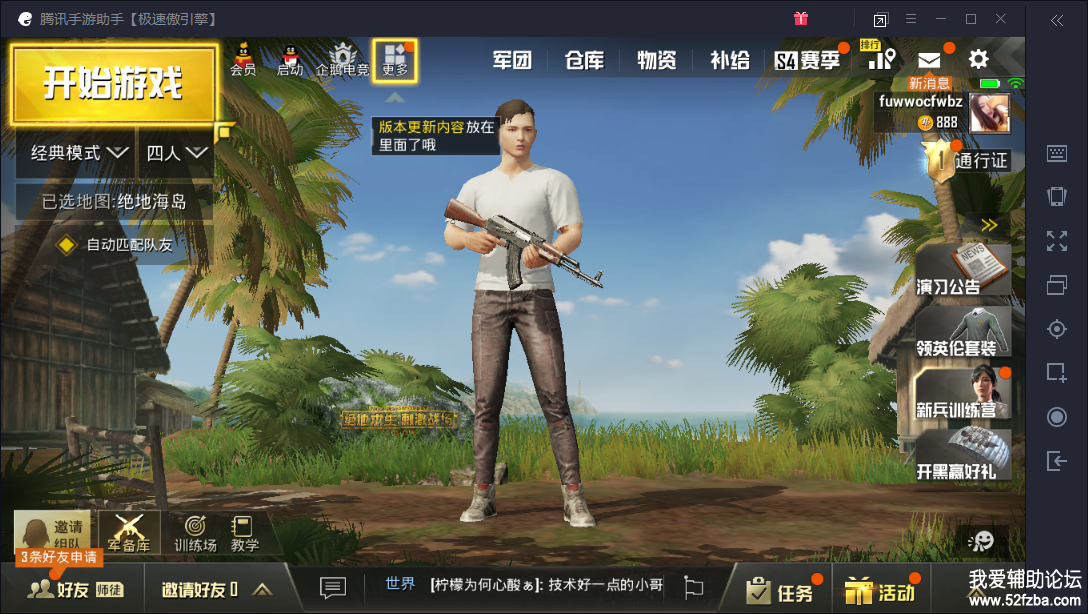Image resolution: width=1088 pixels, height=614 pixels.
Task: Open the 经典模式 game mode dropdown
Action: [77, 153]
